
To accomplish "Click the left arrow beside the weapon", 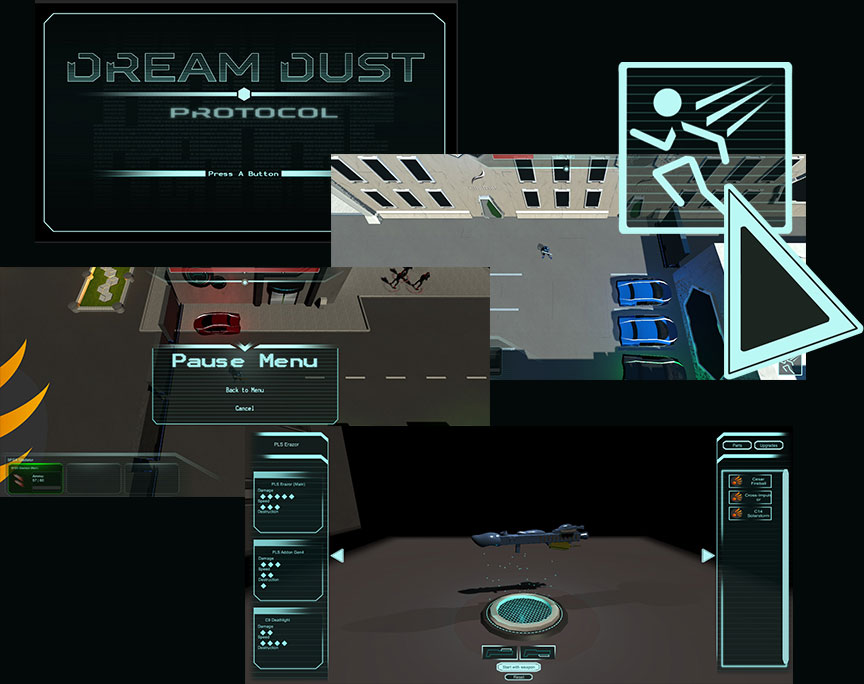I will (x=337, y=556).
